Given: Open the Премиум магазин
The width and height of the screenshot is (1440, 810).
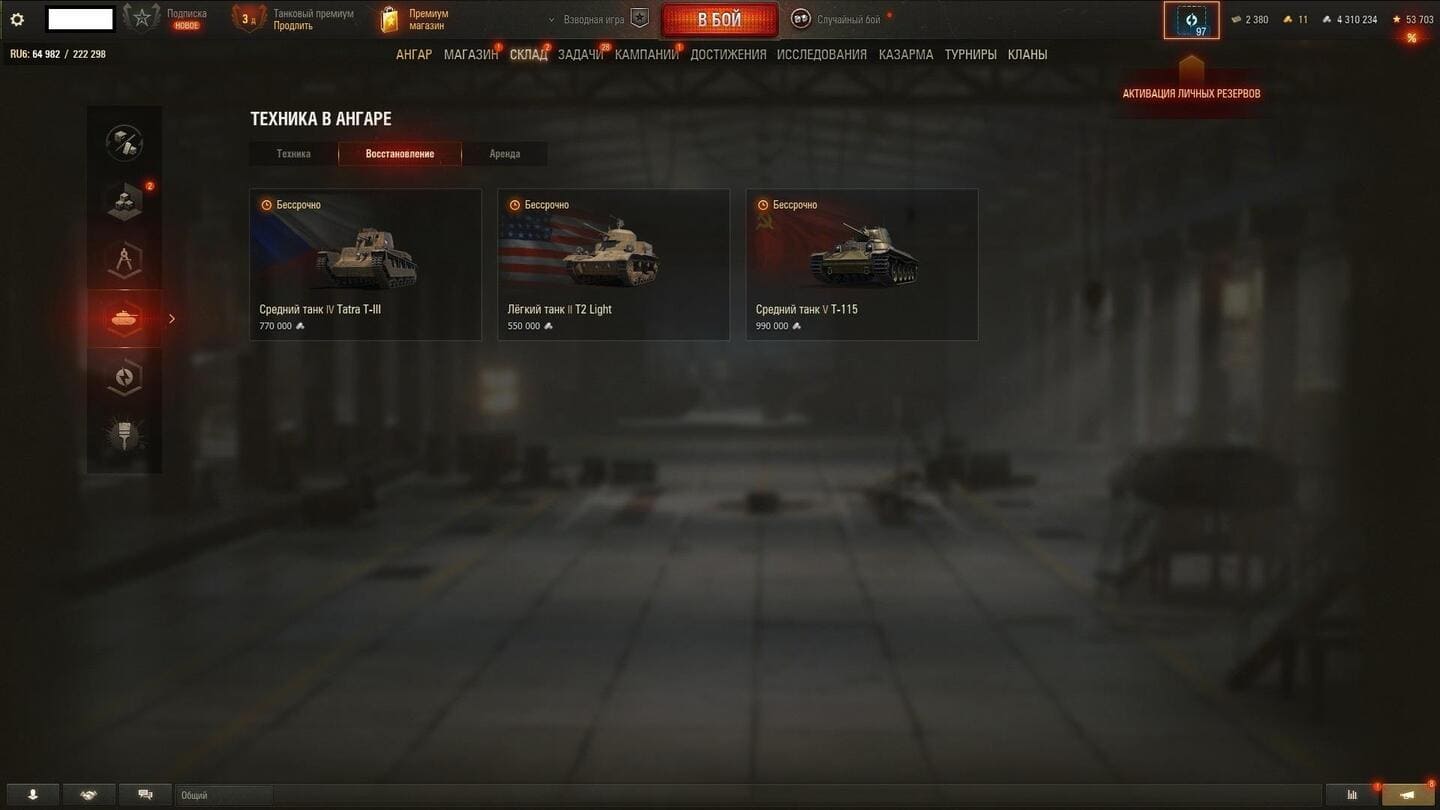Looking at the screenshot, I should point(415,20).
